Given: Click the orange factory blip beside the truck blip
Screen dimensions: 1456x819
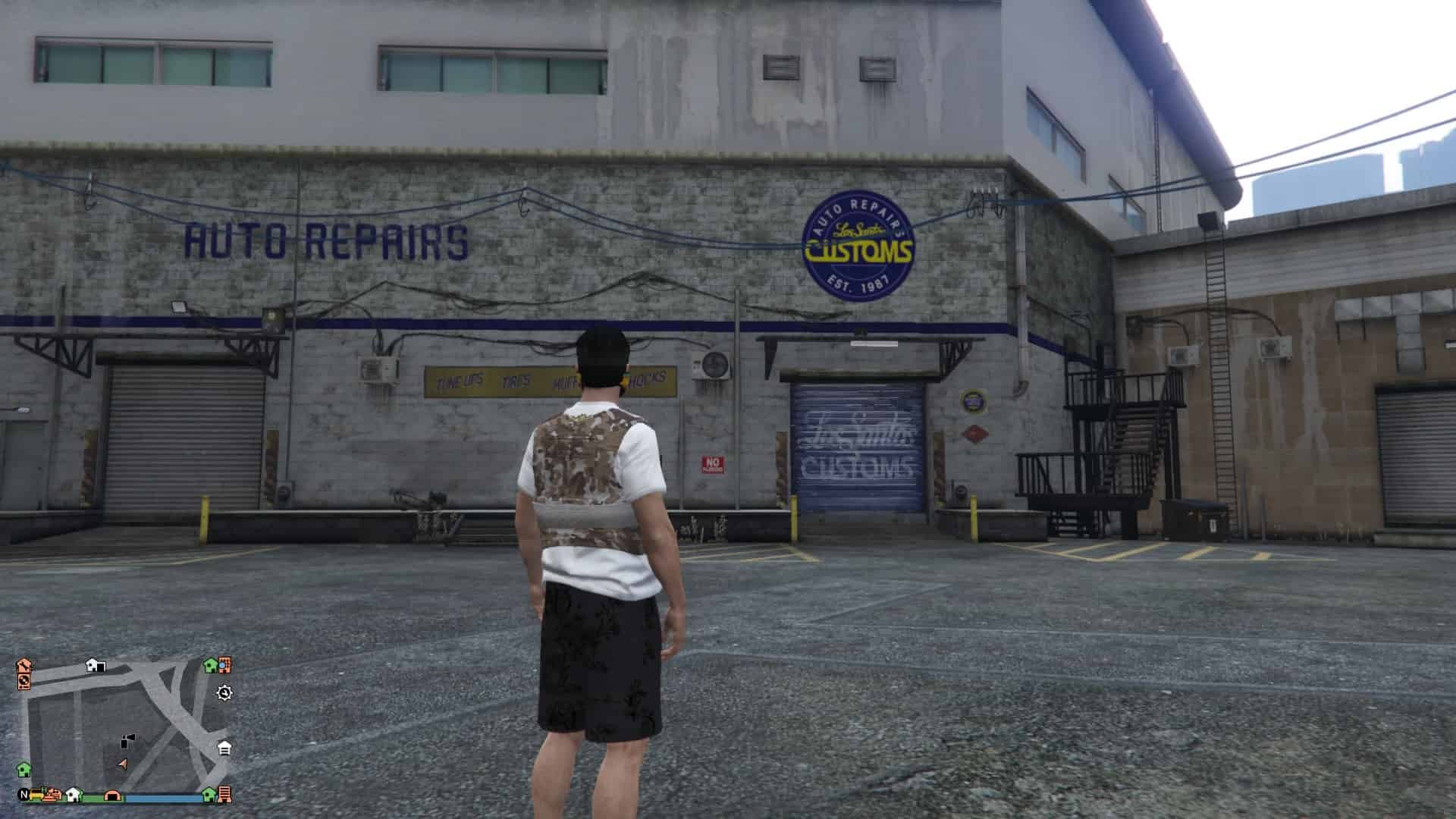Looking at the screenshot, I should pos(52,795).
